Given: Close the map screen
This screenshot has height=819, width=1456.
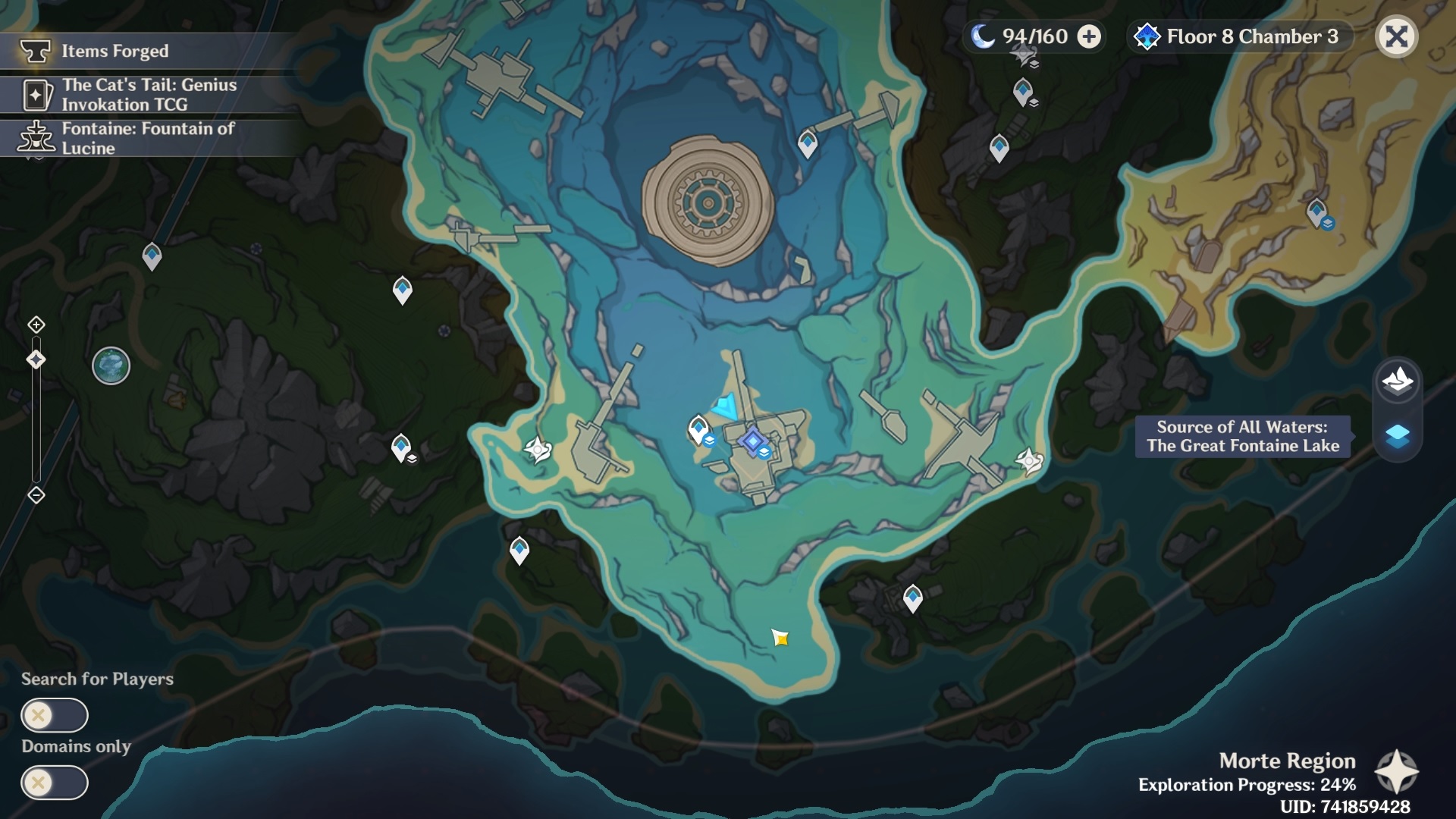Looking at the screenshot, I should pyautogui.click(x=1396, y=36).
